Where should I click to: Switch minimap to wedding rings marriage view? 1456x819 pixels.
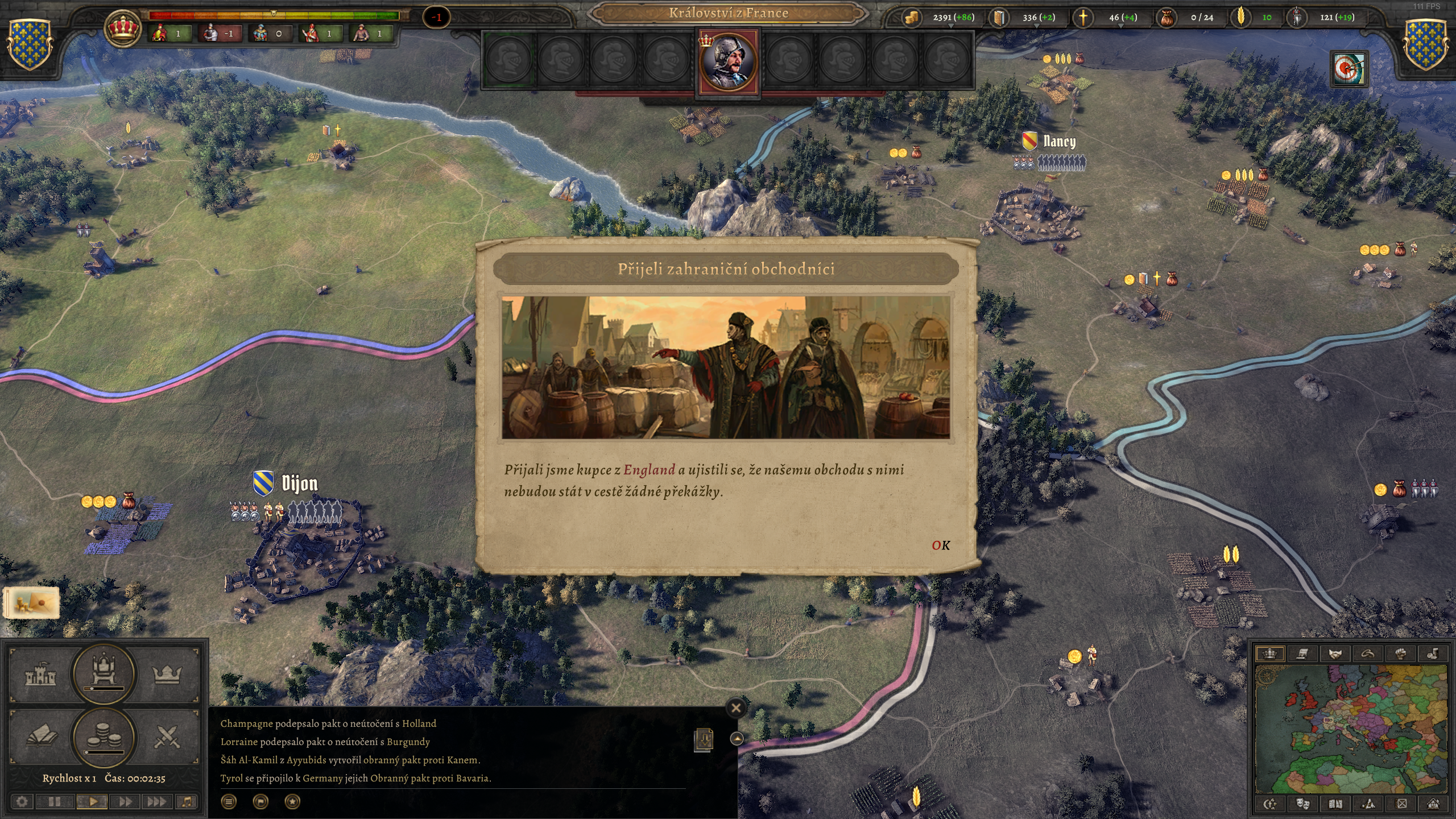1367,653
